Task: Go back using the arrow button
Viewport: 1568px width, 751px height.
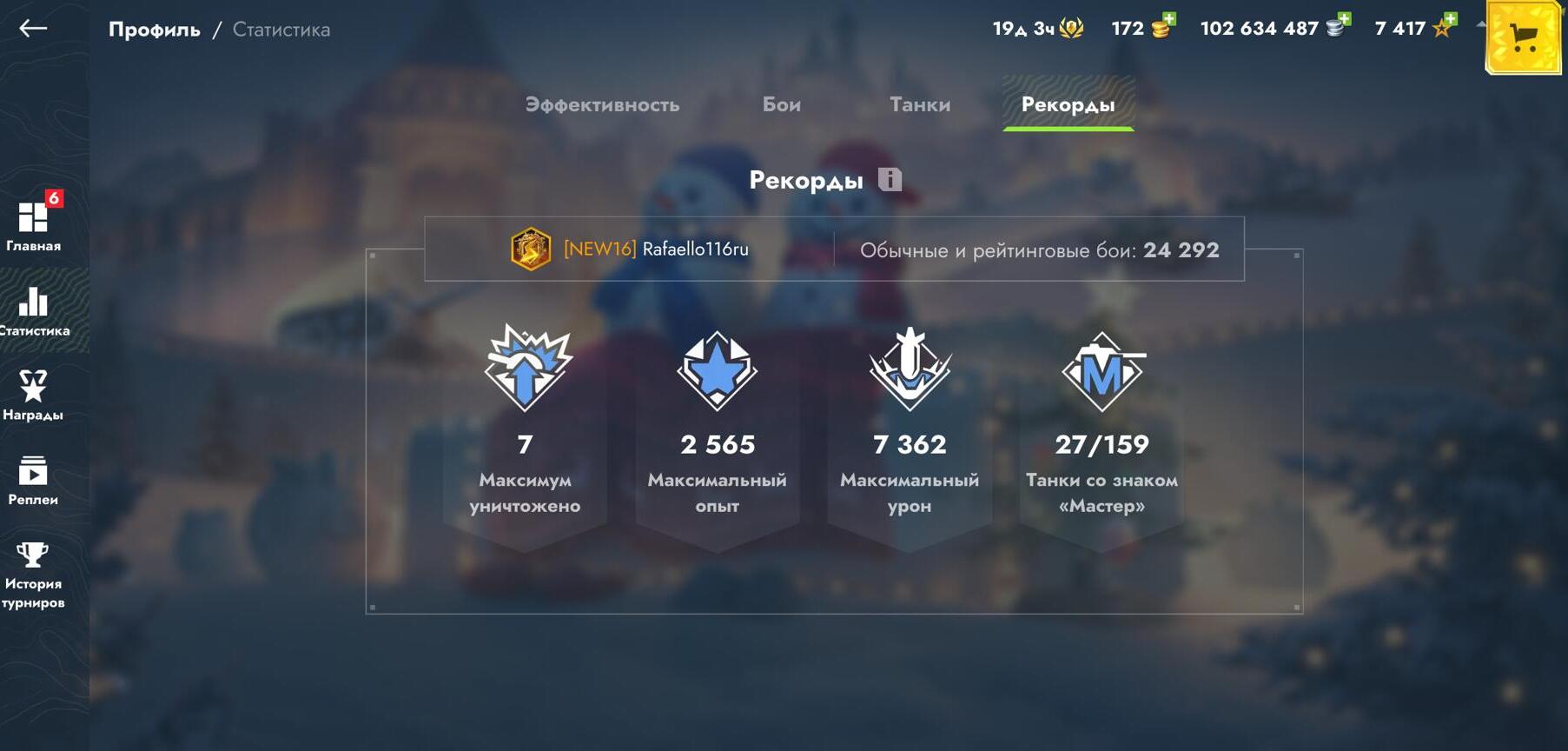Action: (33, 29)
